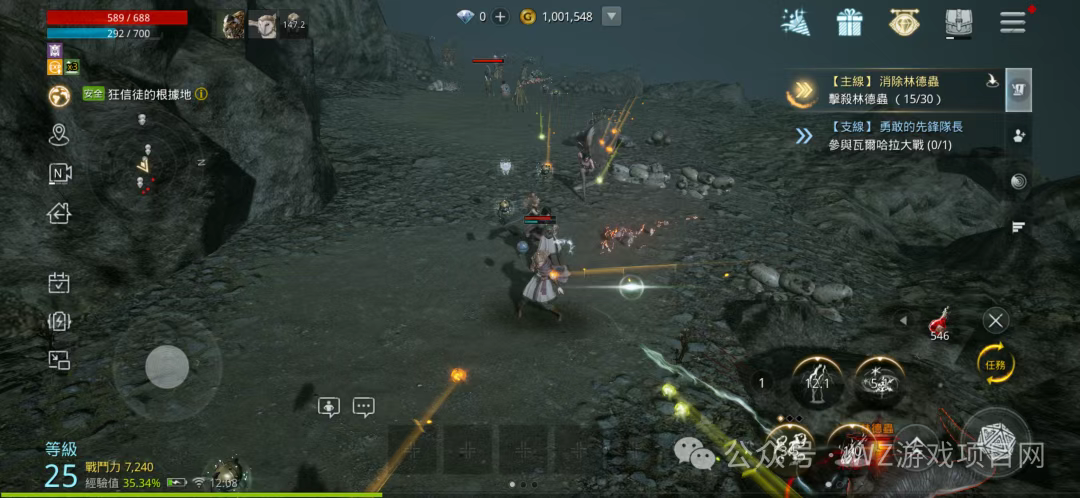
Task: Expand the currency dropdown arrow
Action: click(x=612, y=16)
